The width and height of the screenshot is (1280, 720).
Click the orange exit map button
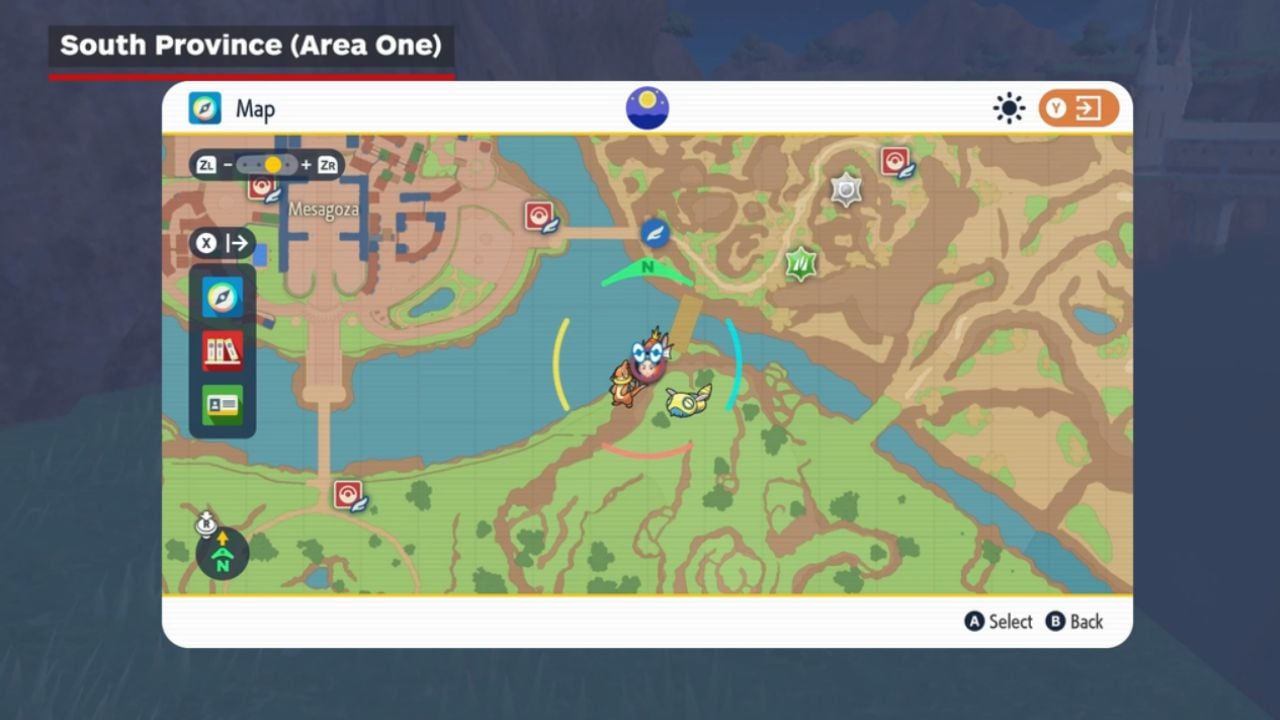coord(1078,108)
